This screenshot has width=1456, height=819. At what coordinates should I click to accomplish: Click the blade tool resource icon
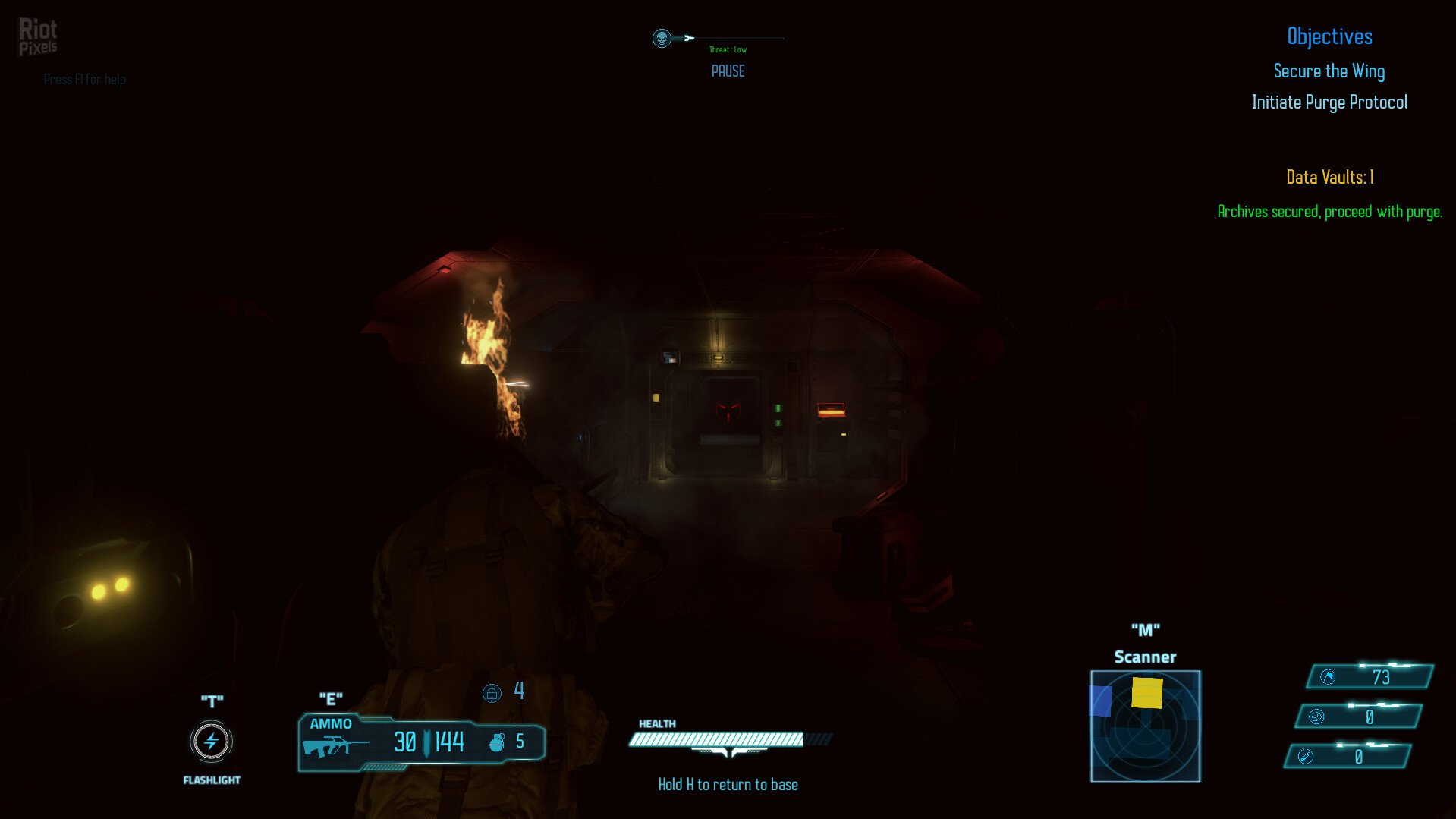click(x=1305, y=757)
